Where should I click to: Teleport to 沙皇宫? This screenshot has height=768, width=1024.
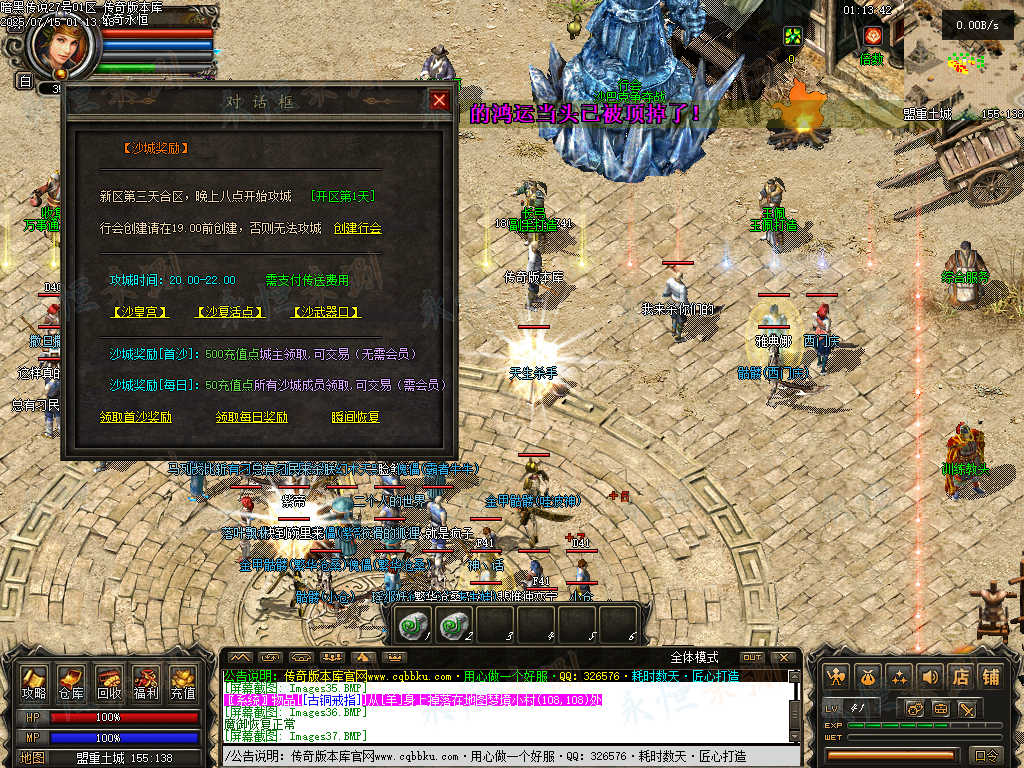(139, 312)
